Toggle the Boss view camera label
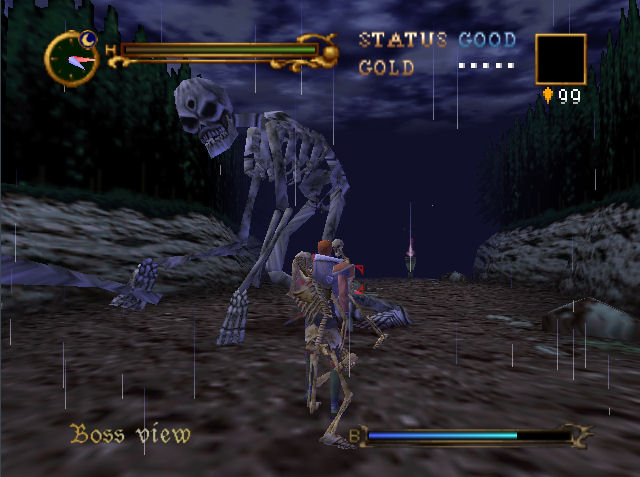The image size is (640, 477). 130,435
